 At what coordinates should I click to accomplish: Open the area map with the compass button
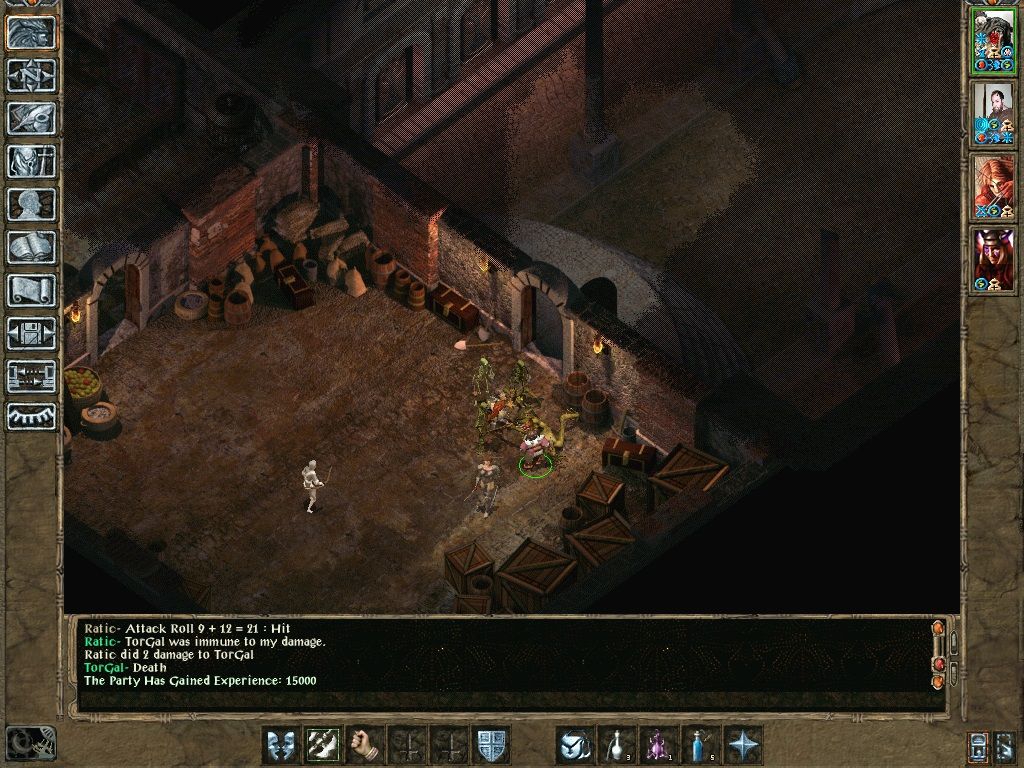click(31, 75)
